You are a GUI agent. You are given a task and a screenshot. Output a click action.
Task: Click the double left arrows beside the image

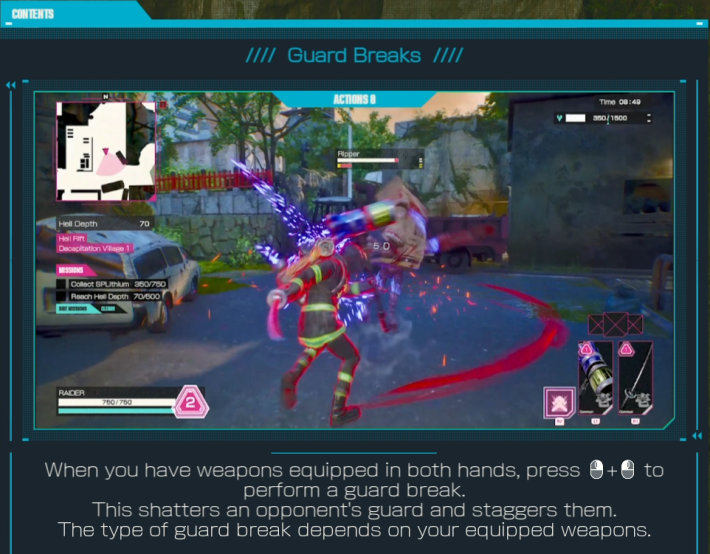coord(11,85)
